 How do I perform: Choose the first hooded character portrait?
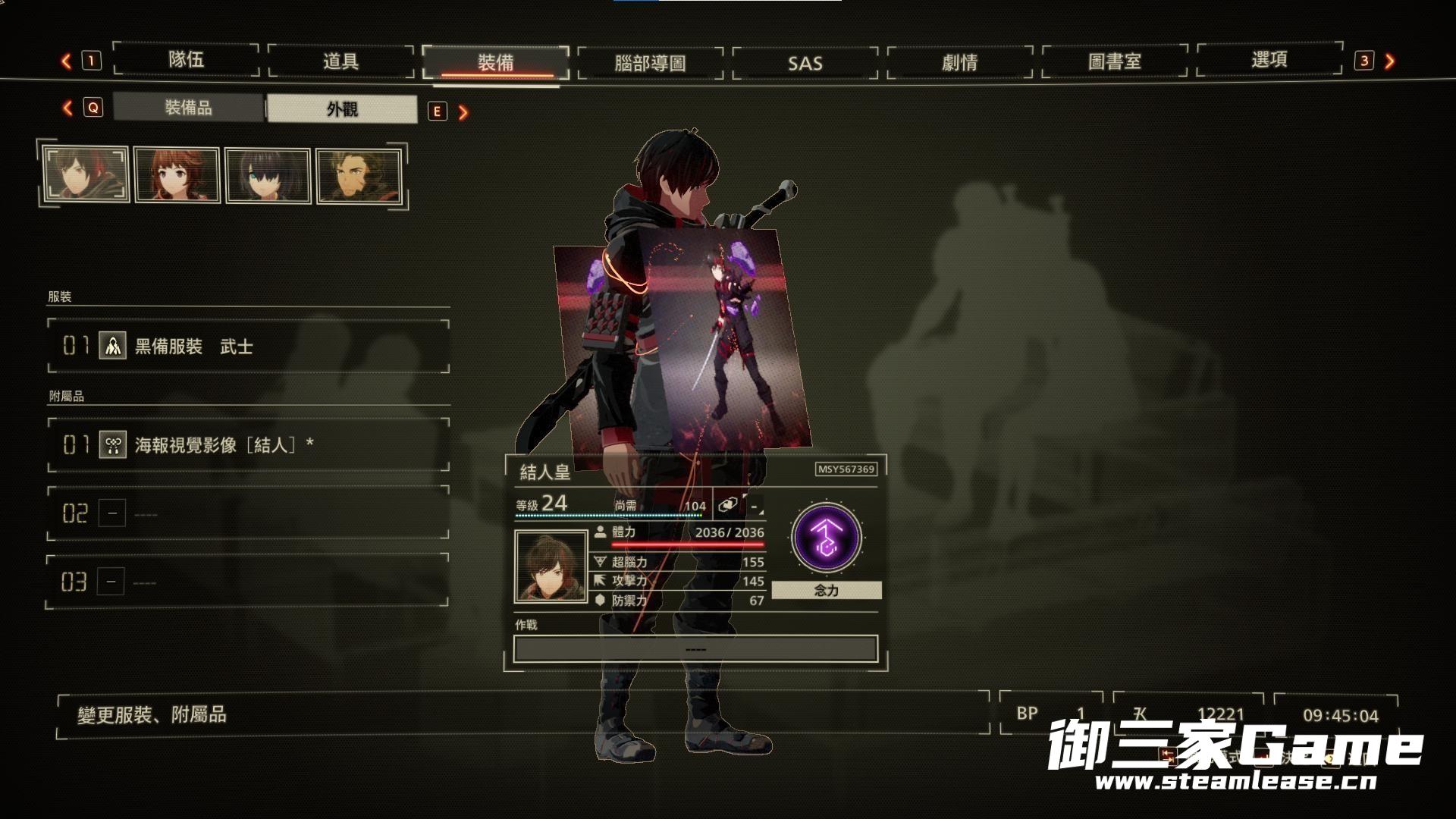(x=86, y=174)
